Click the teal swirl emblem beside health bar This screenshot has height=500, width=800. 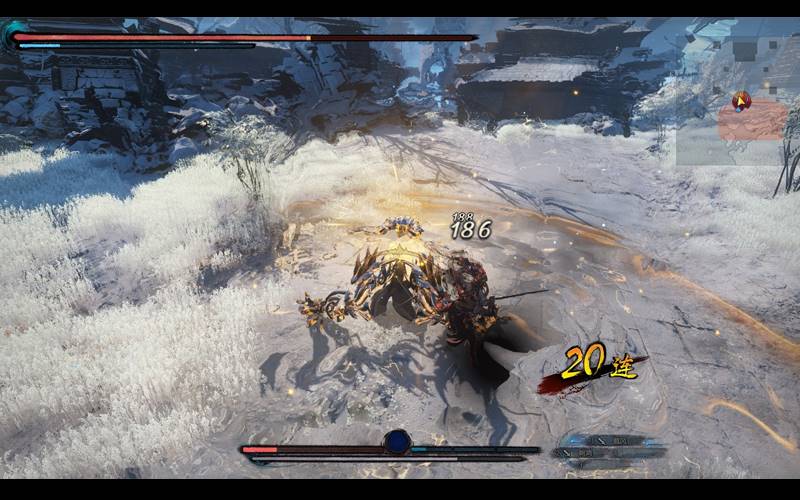[12, 37]
